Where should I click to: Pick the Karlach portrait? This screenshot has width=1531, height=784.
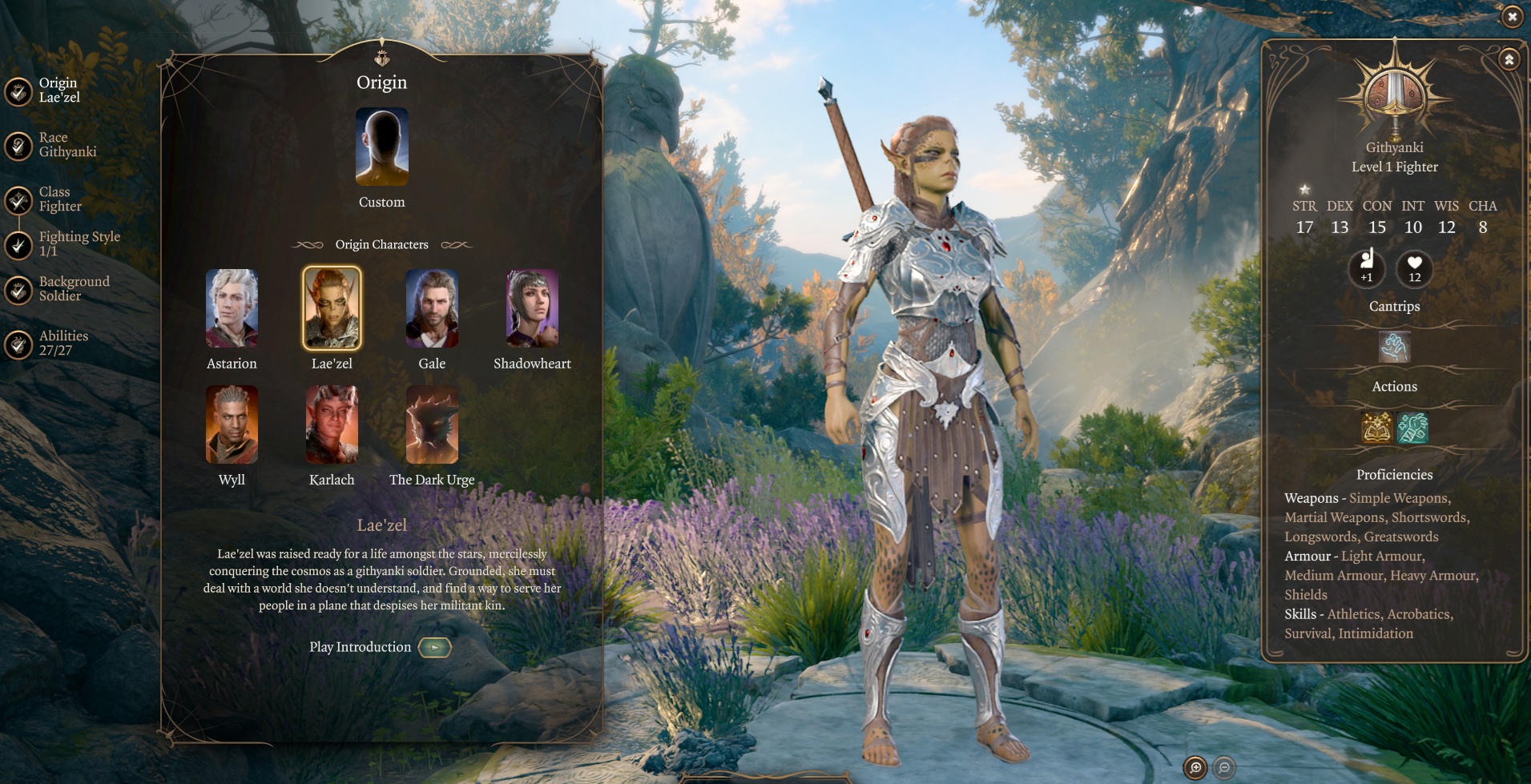point(332,424)
